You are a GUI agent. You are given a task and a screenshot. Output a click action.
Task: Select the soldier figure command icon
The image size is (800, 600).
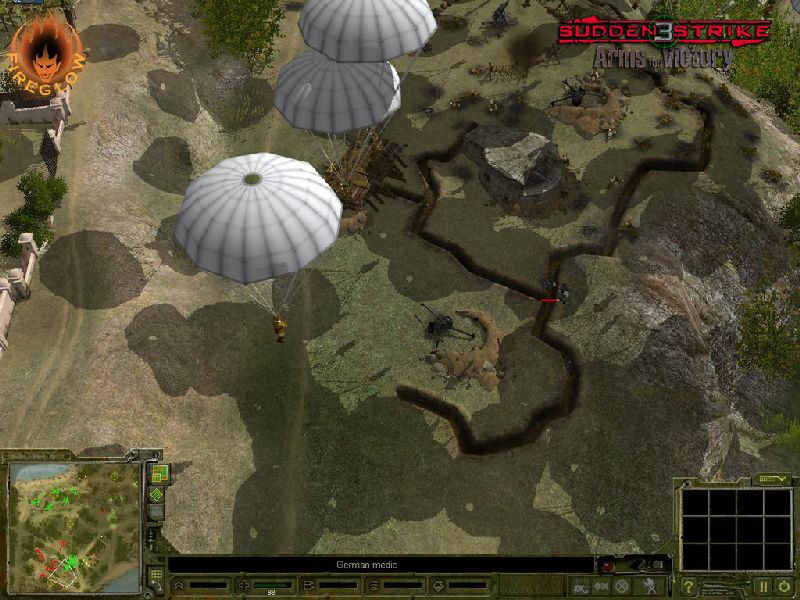pos(651,586)
